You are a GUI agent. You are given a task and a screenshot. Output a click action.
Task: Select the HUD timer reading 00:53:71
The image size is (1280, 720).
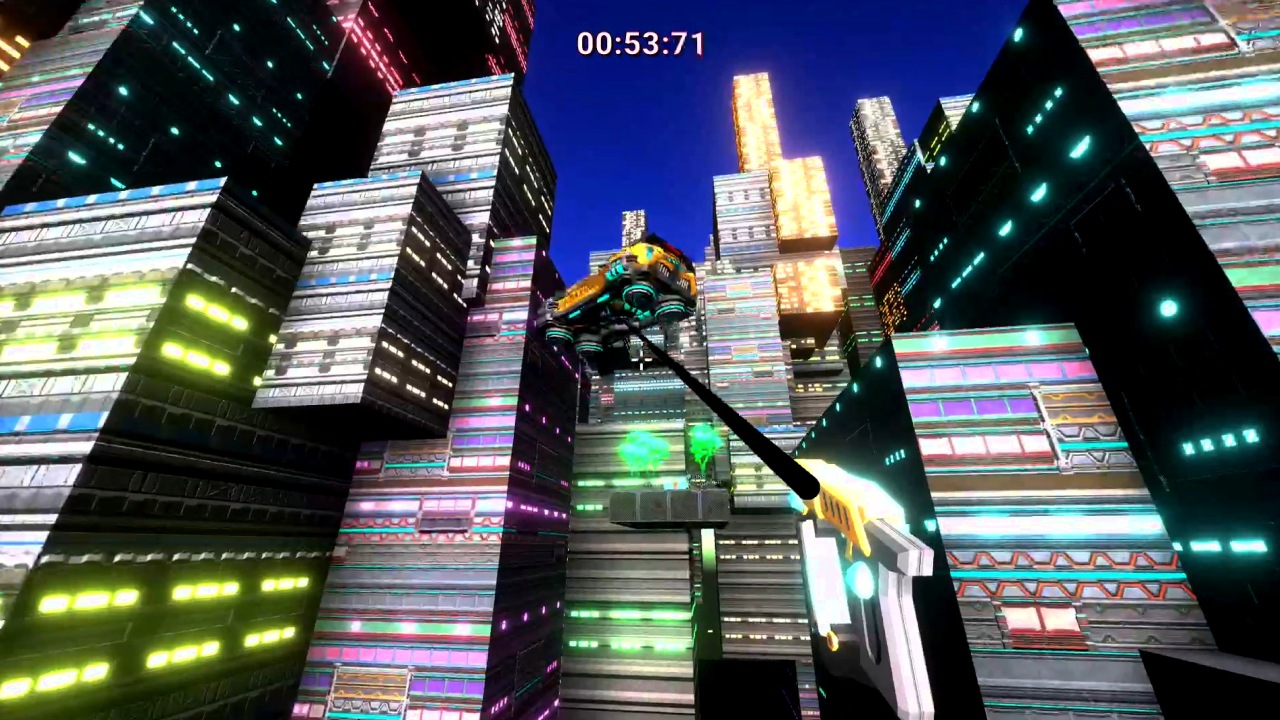(640, 43)
